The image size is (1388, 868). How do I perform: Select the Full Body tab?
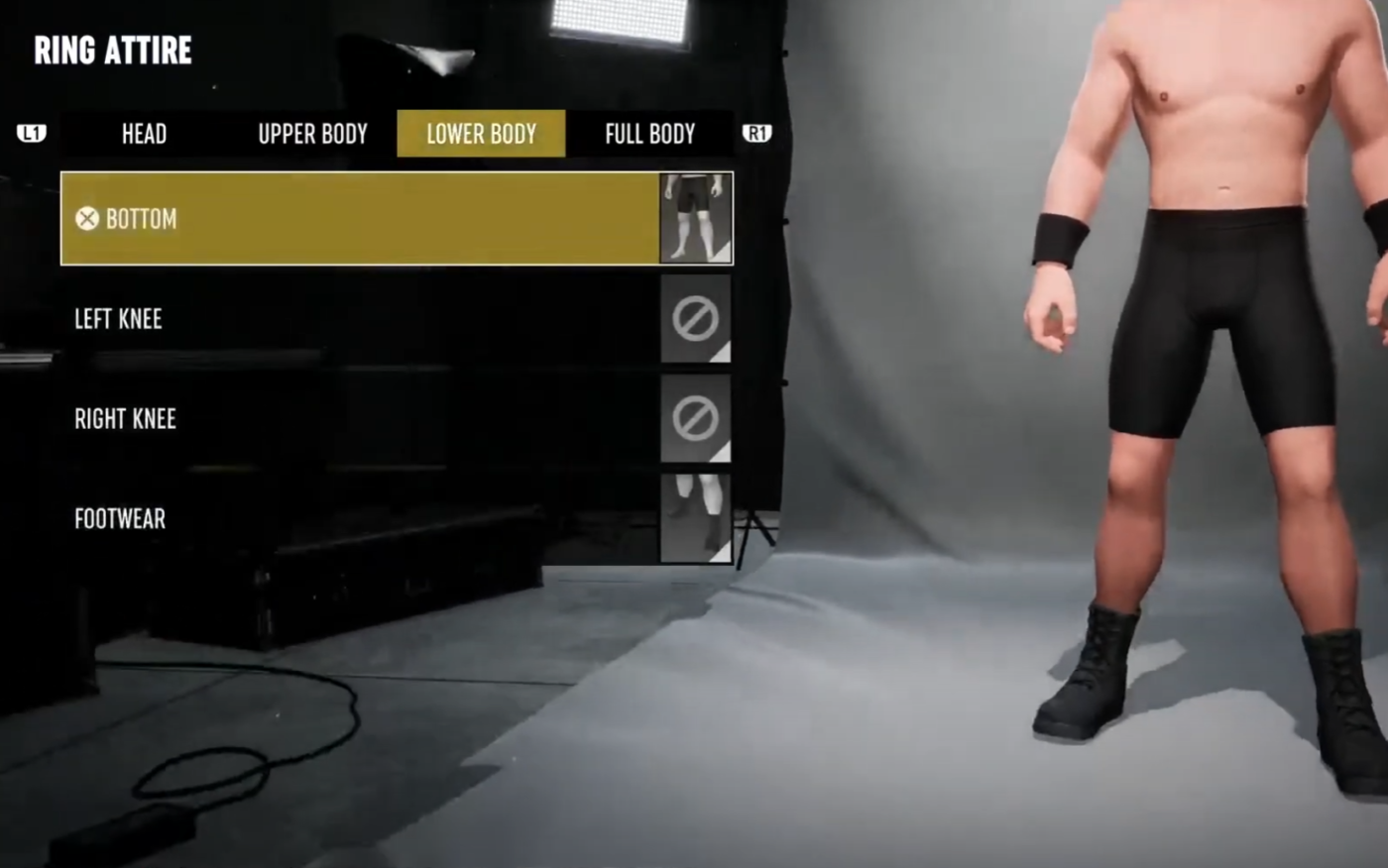(x=649, y=133)
